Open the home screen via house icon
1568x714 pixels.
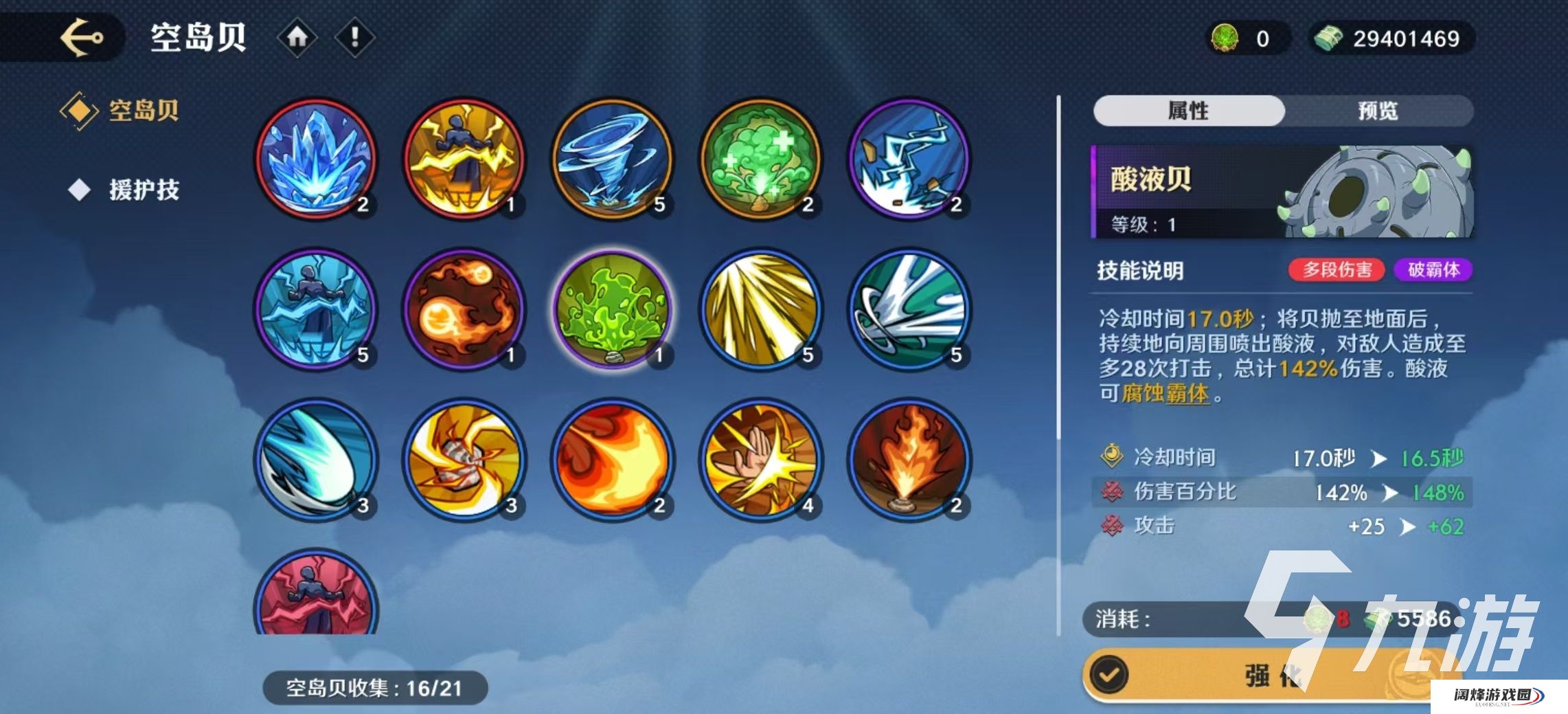[297, 37]
